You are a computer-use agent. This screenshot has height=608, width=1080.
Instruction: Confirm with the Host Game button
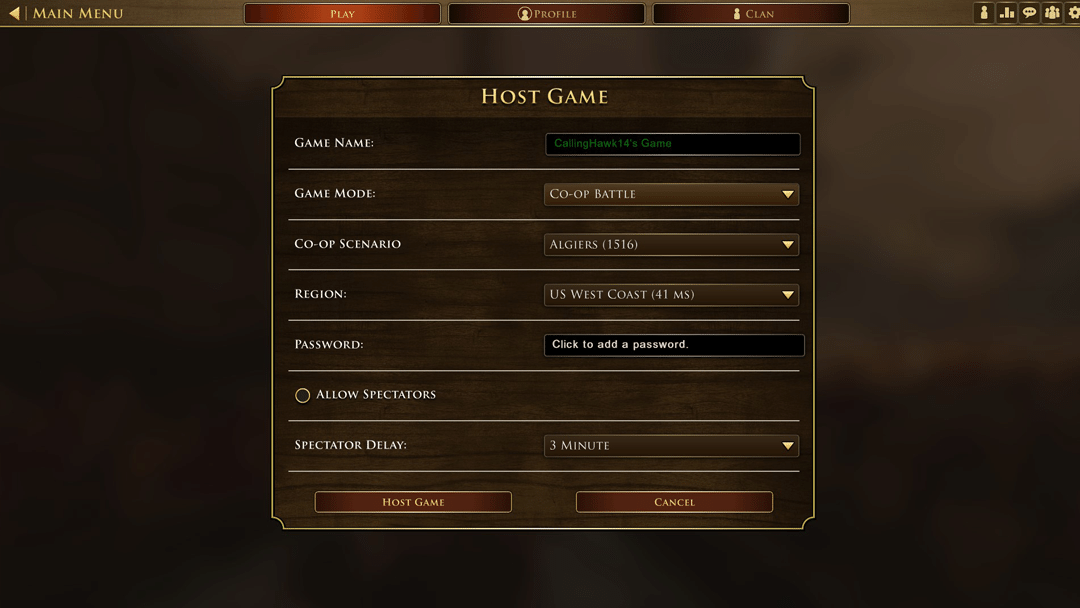pos(413,502)
